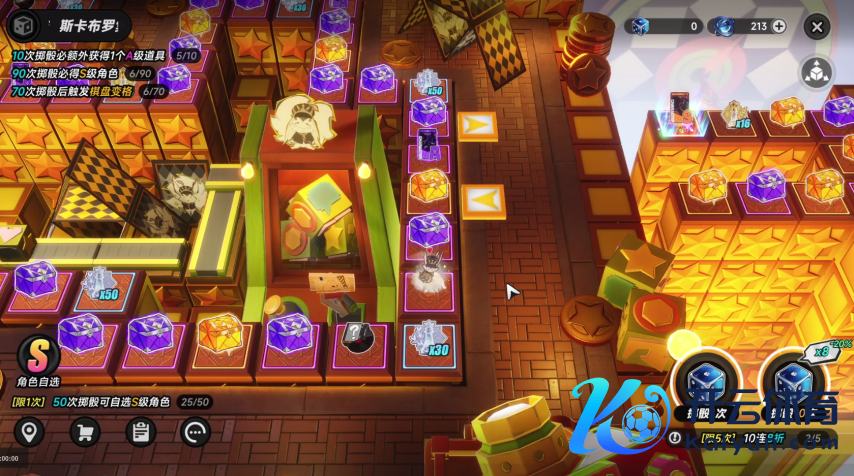Open the clipboard record list

pos(140,432)
